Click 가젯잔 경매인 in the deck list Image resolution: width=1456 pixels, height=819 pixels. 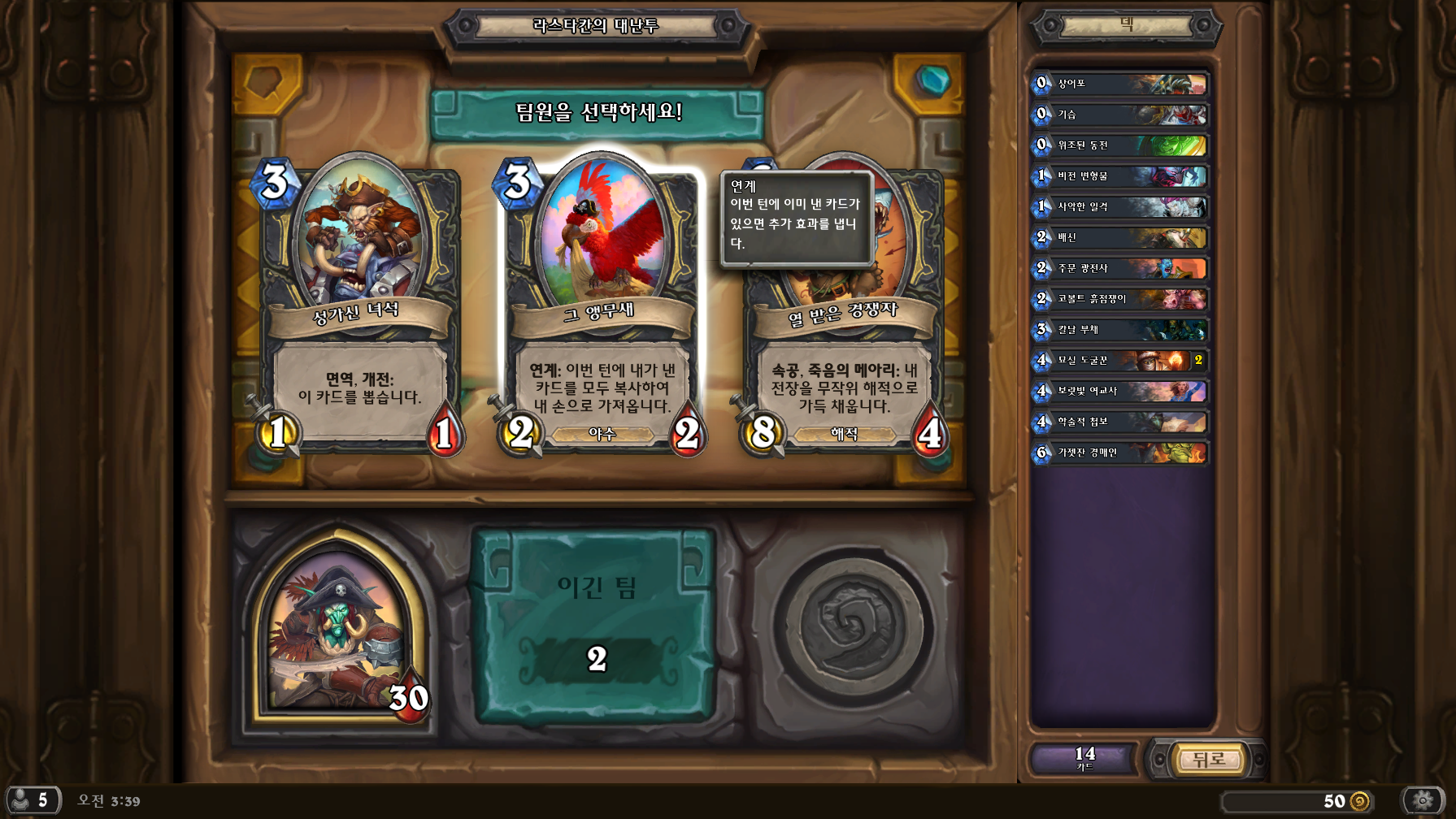1120,453
